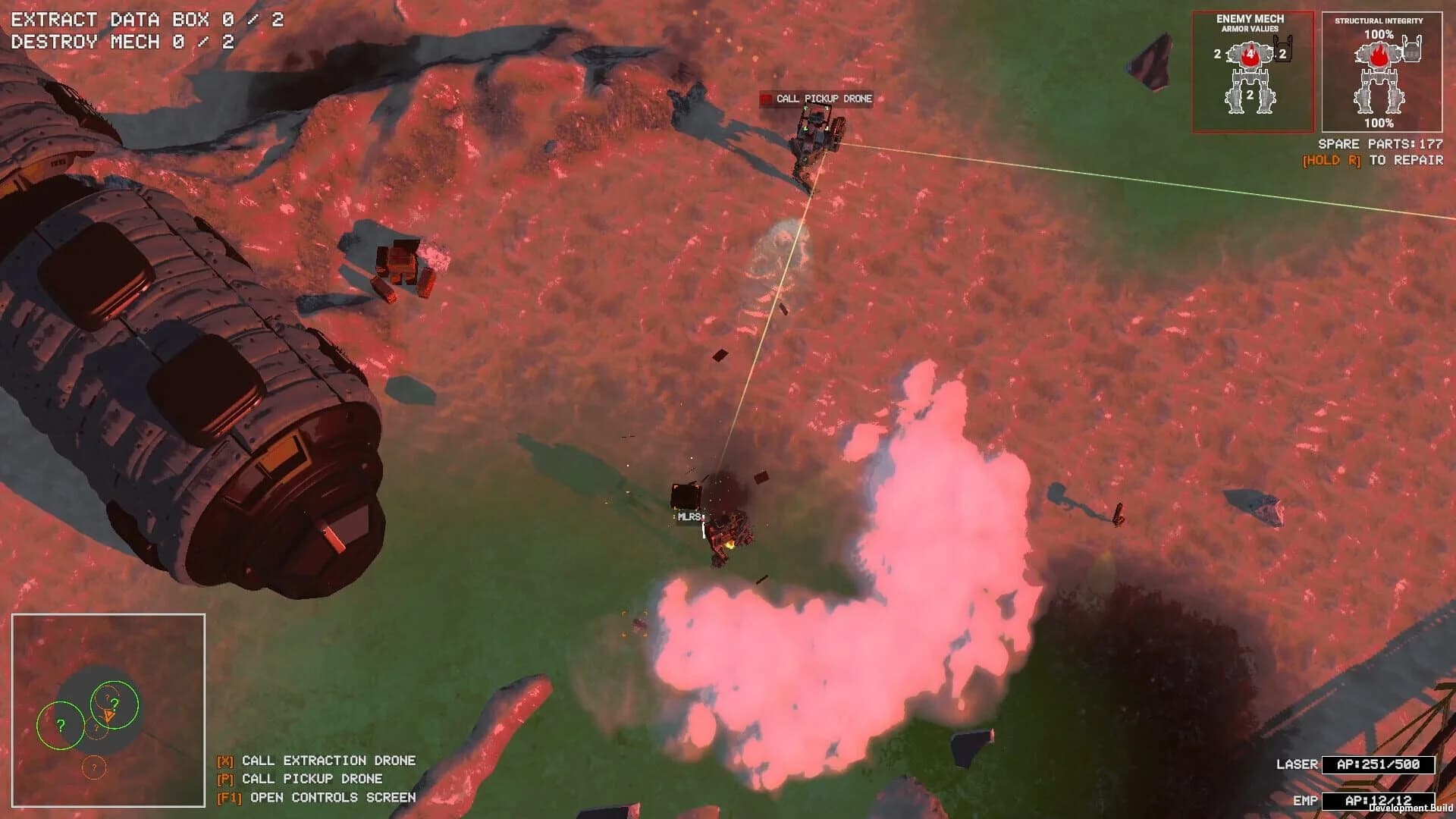Expand the green question mark circle on minimap
Image resolution: width=1456 pixels, height=819 pixels.
[x=61, y=726]
